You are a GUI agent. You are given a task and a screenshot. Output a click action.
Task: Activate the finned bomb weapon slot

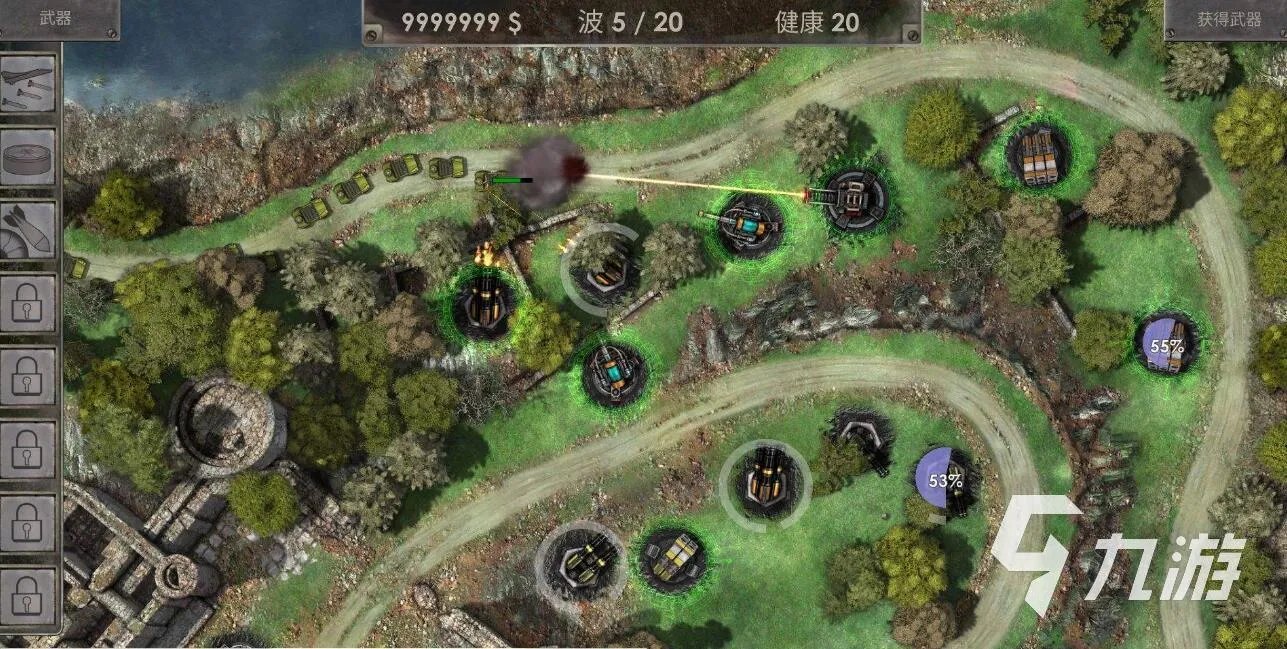point(28,229)
